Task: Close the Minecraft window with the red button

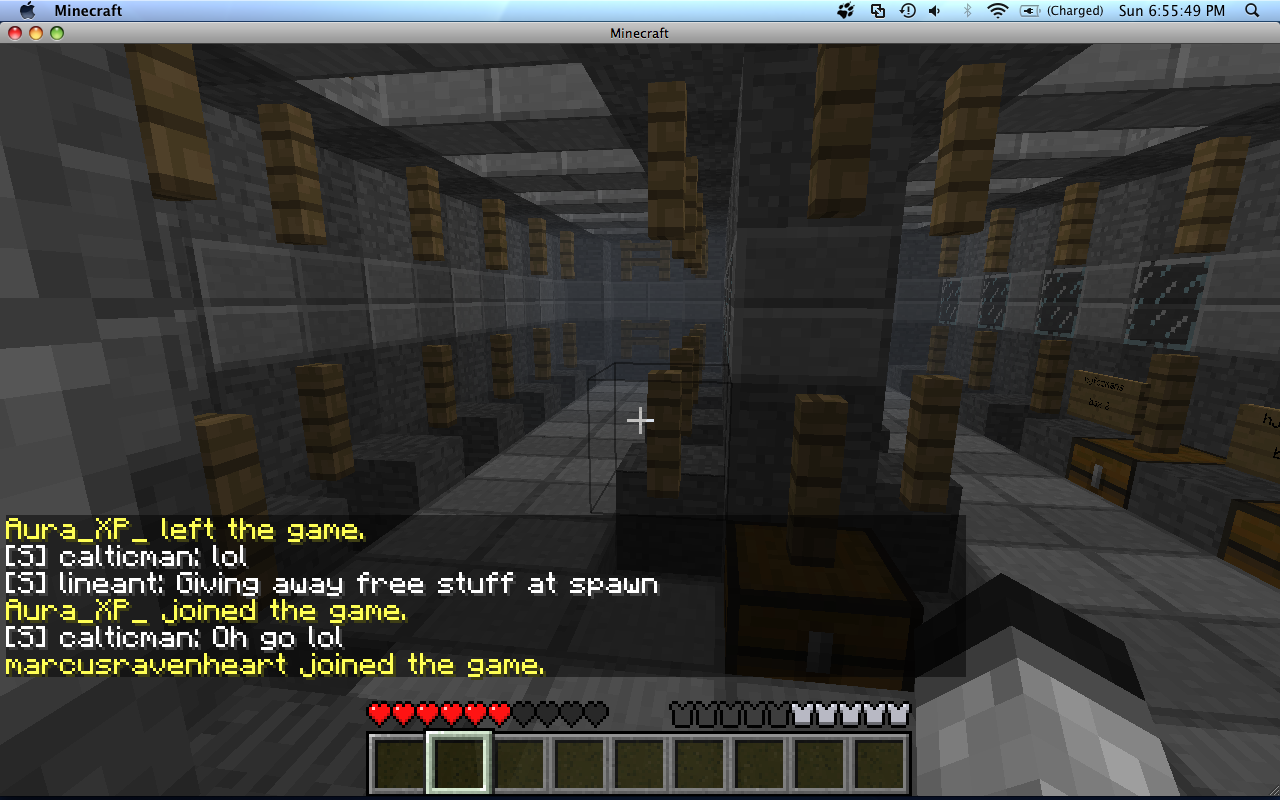Action: click(15, 33)
